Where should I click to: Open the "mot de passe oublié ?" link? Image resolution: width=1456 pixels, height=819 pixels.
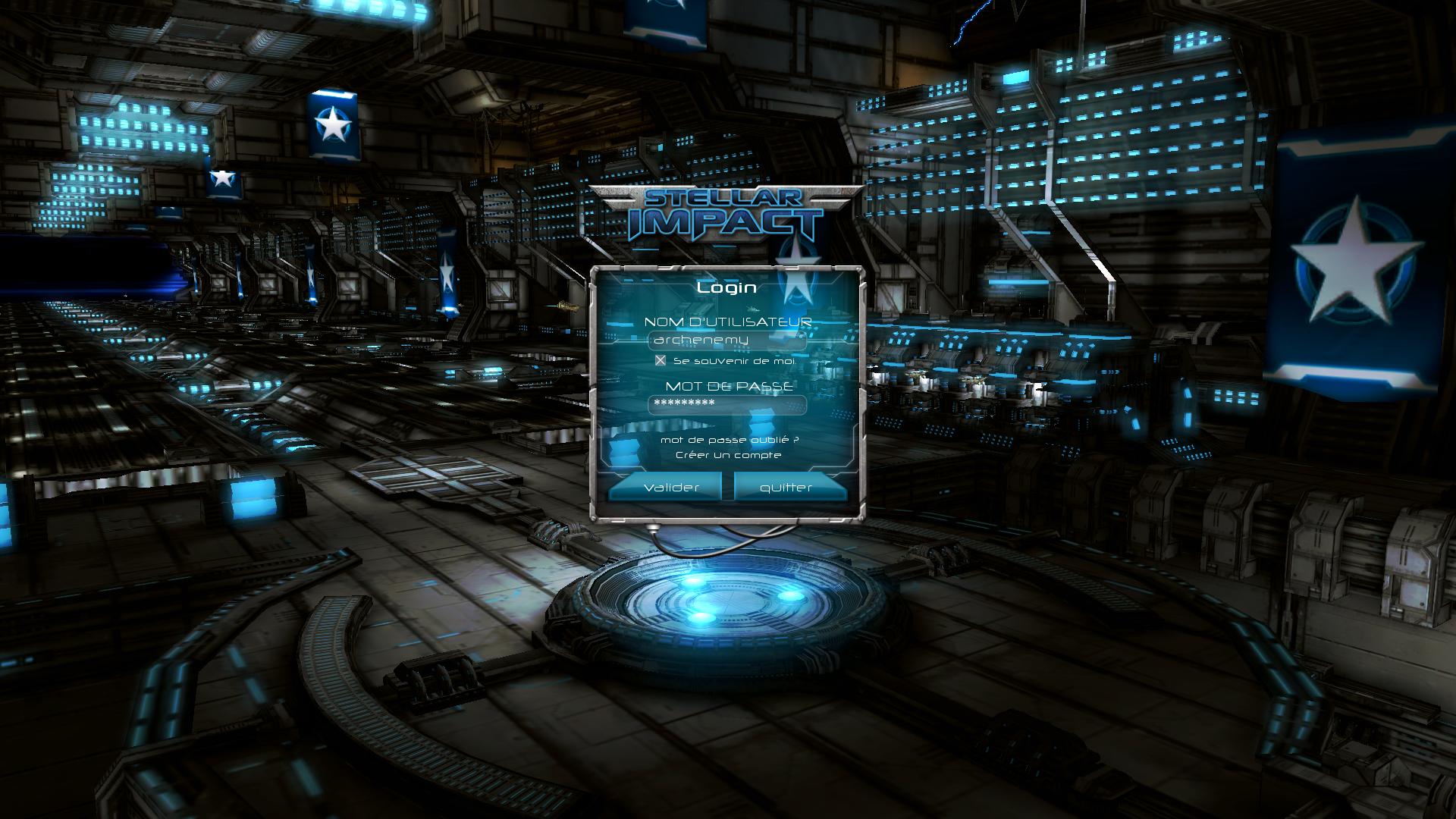(729, 440)
